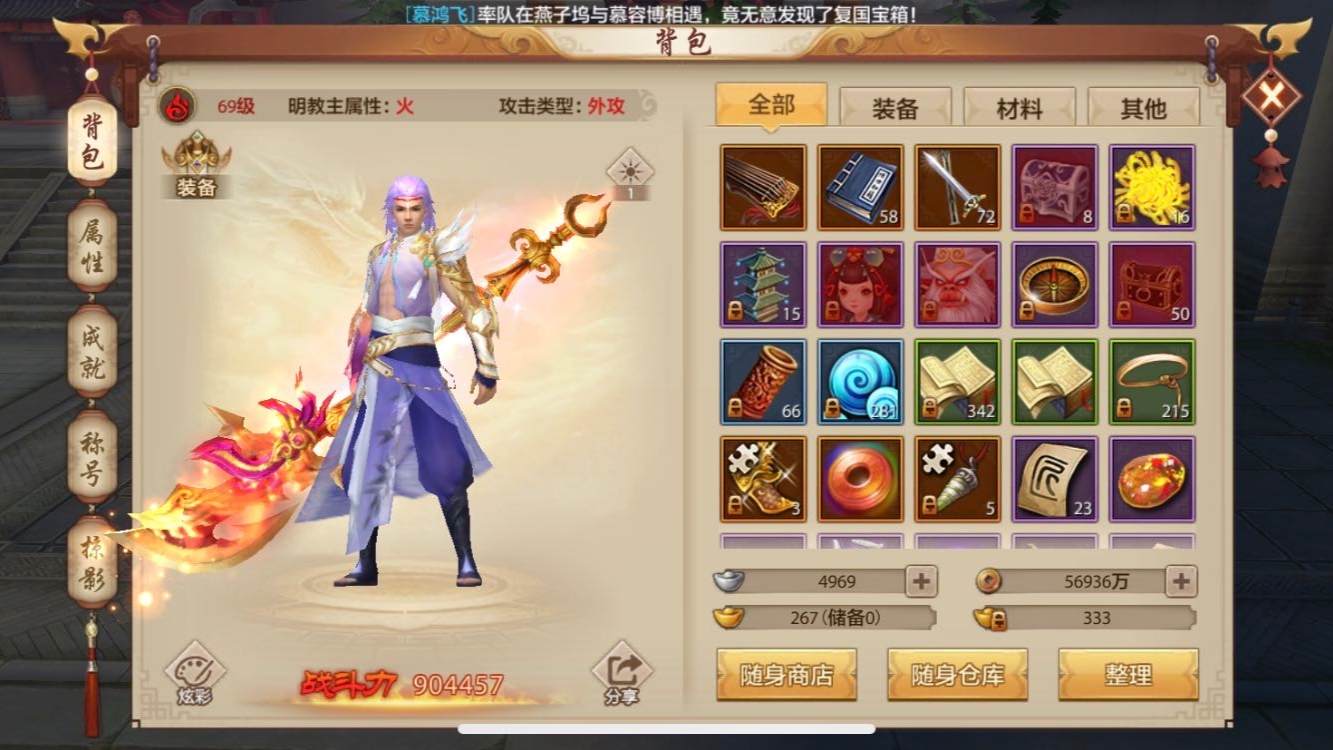Select the white beast head item
Screen dimensions: 1333x750
tap(957, 284)
